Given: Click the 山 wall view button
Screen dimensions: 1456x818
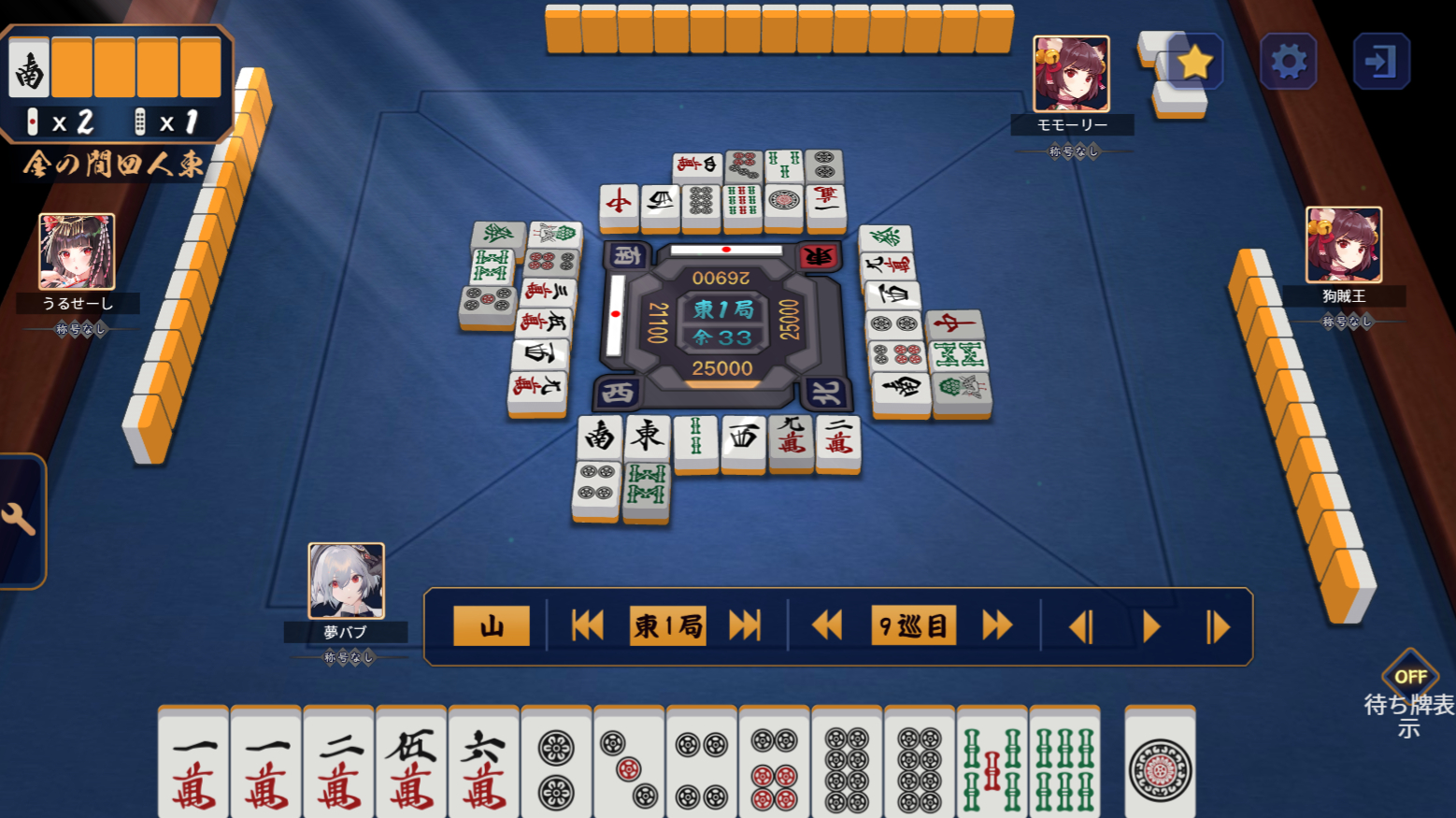Looking at the screenshot, I should click(491, 625).
